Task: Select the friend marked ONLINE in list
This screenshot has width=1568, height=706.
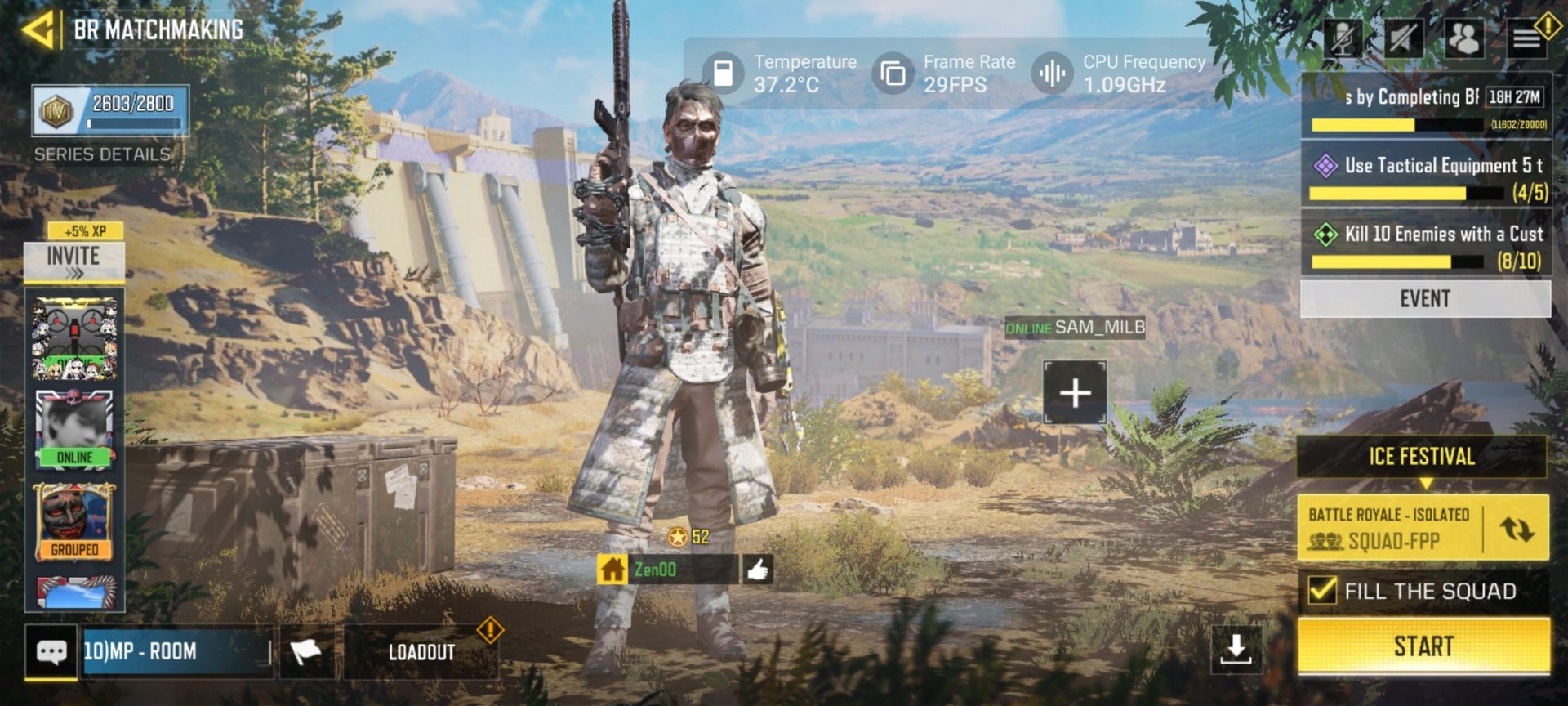Action: pos(74,430)
